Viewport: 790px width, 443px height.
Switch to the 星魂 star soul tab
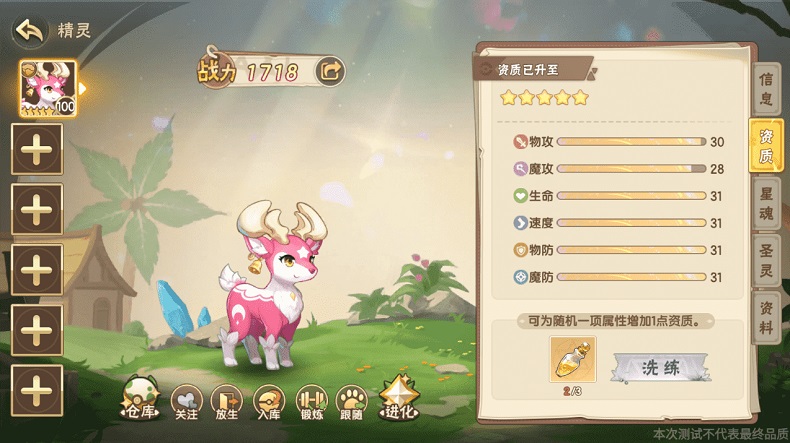[x=766, y=201]
